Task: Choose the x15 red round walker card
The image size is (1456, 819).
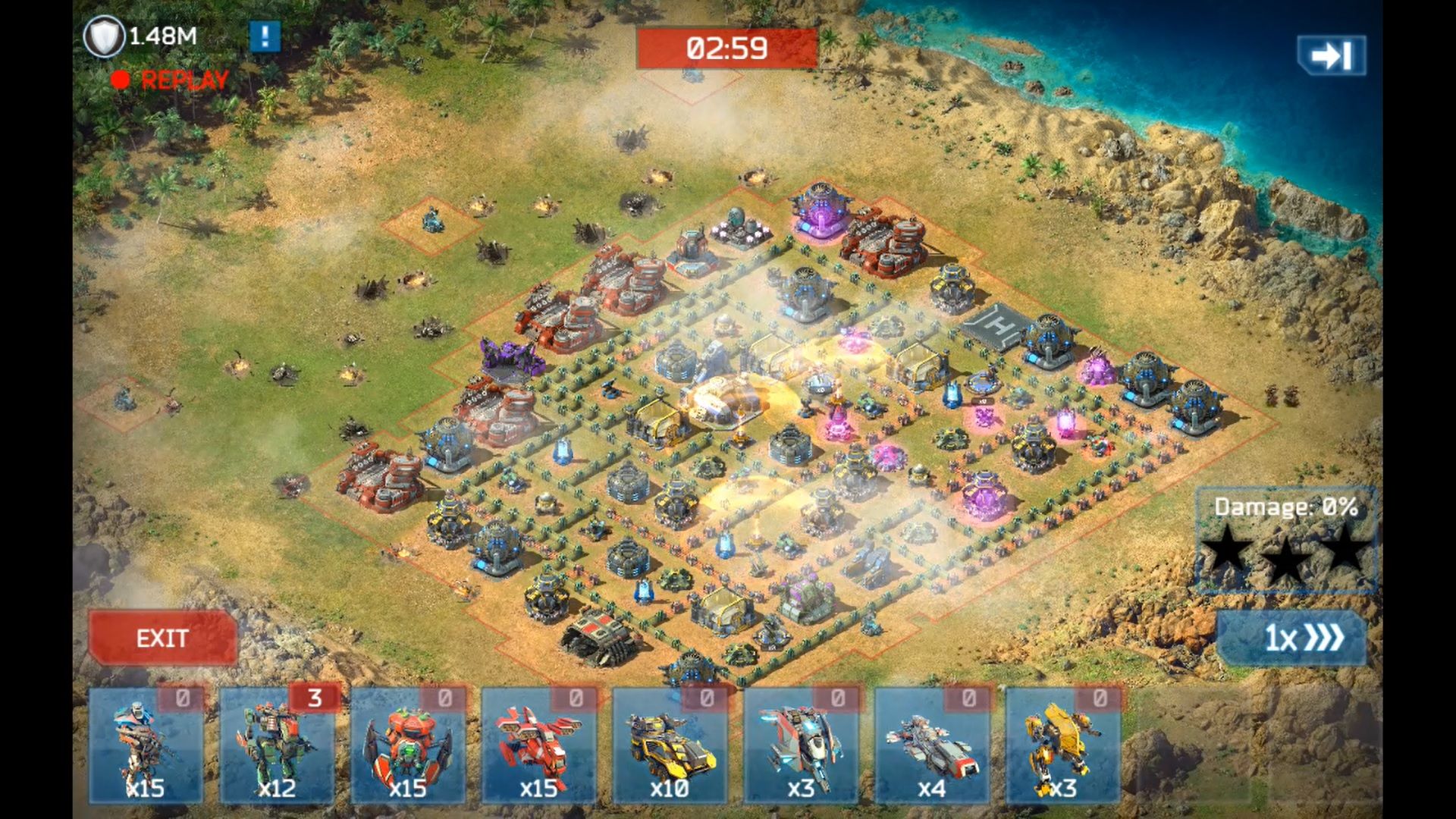Action: coord(408,745)
